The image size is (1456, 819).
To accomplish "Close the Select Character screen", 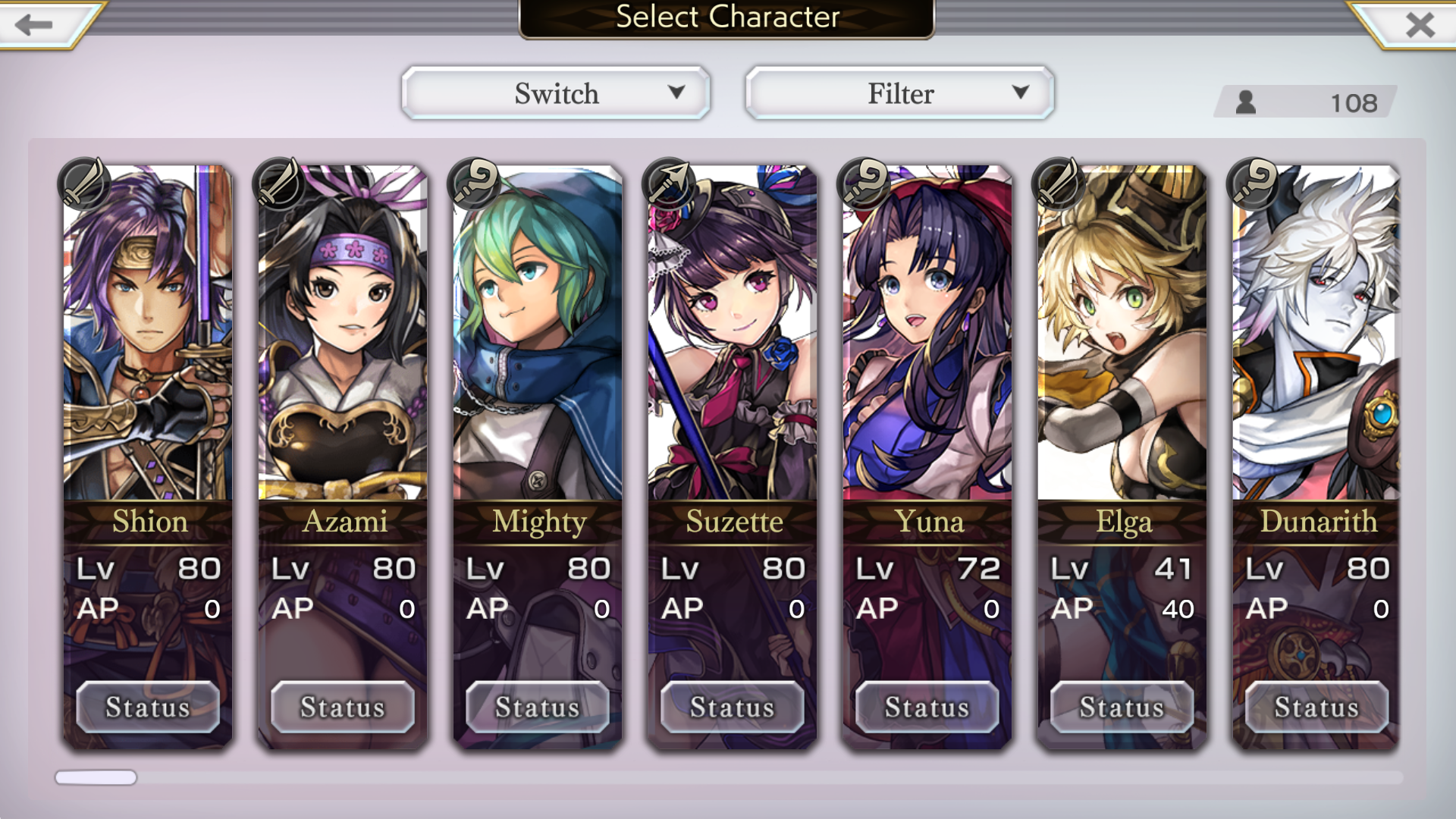I will (x=1419, y=24).
